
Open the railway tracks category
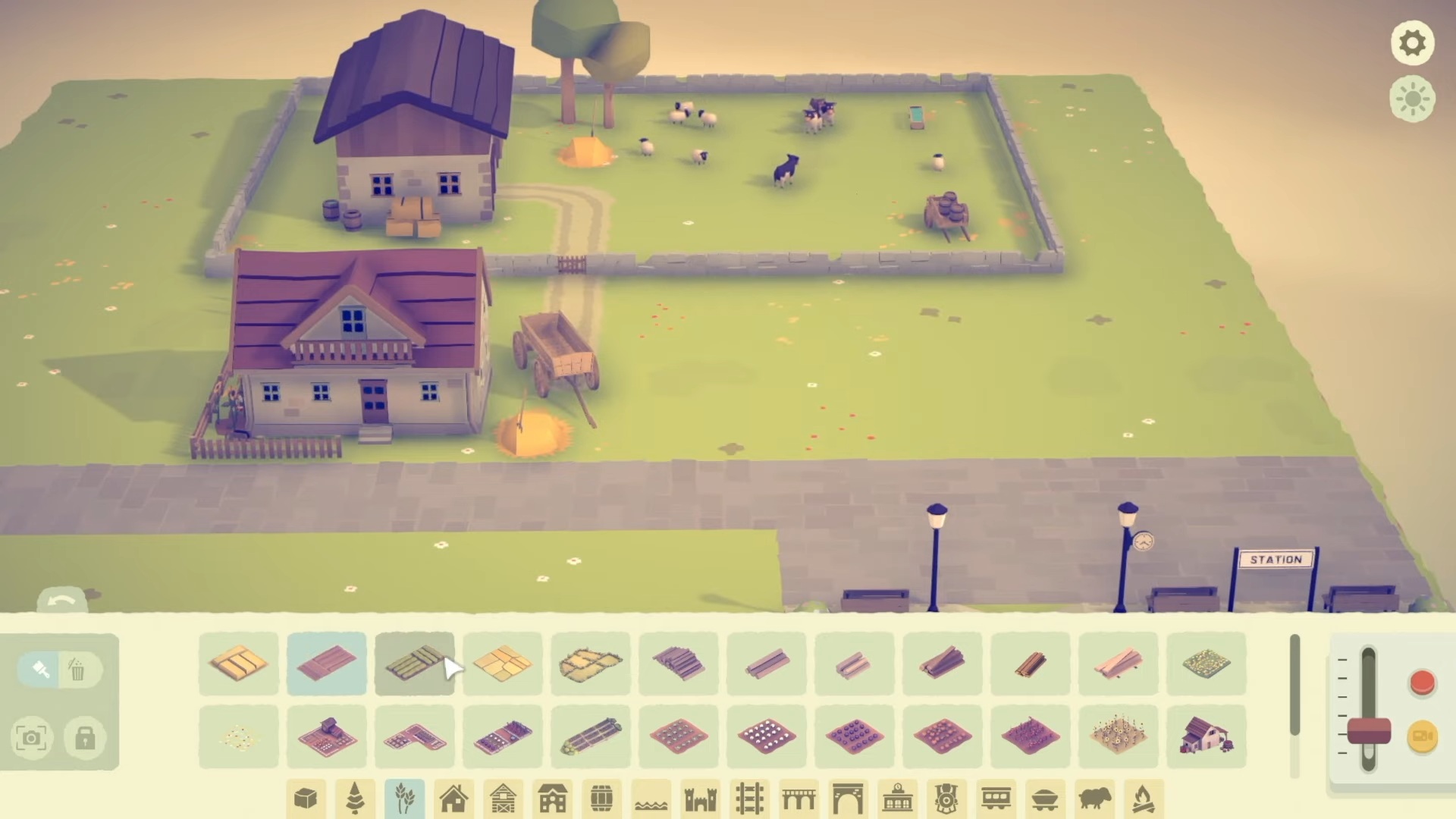click(x=749, y=799)
